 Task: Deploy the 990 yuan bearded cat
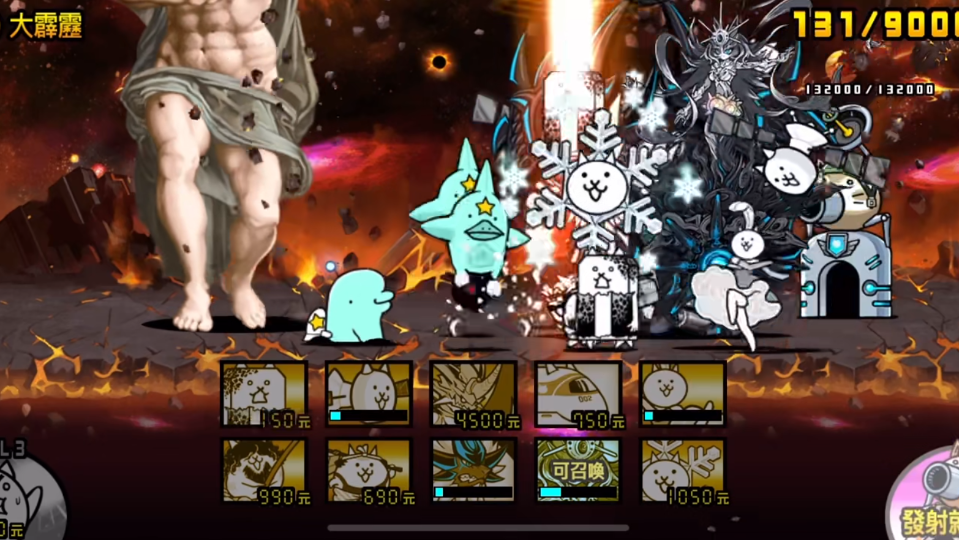tap(264, 470)
